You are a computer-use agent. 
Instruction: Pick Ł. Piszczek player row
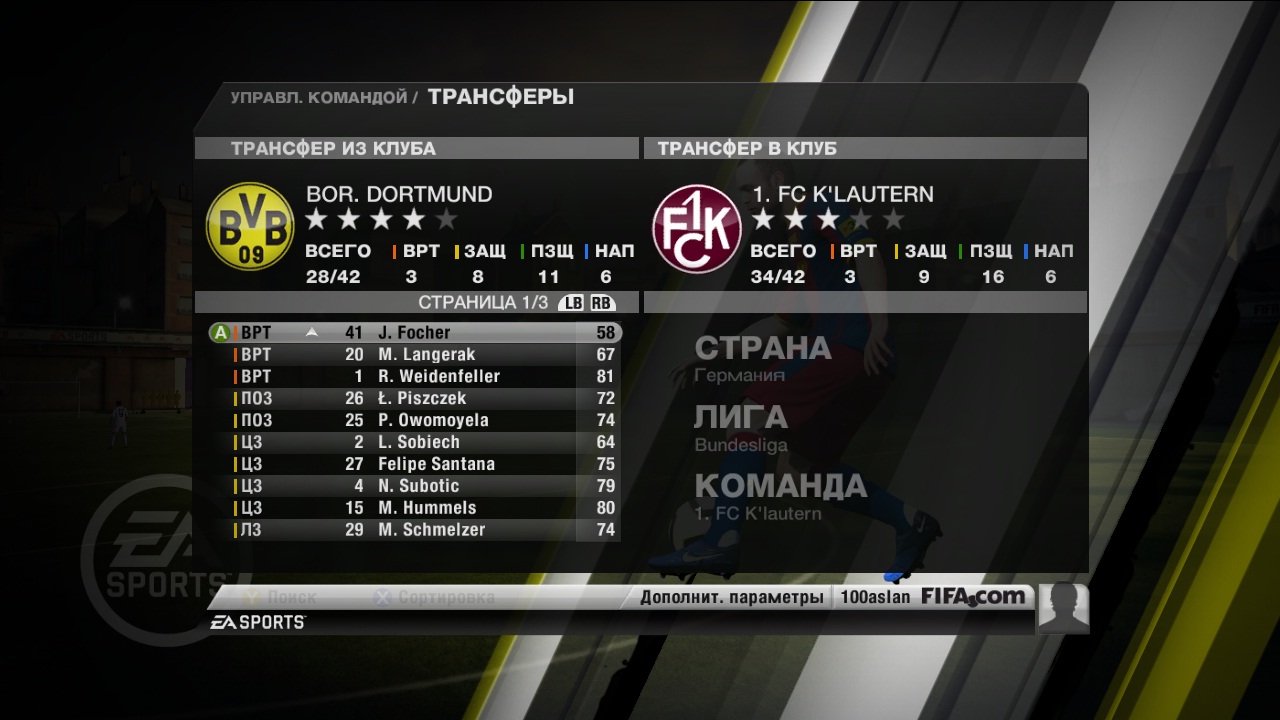coord(422,398)
